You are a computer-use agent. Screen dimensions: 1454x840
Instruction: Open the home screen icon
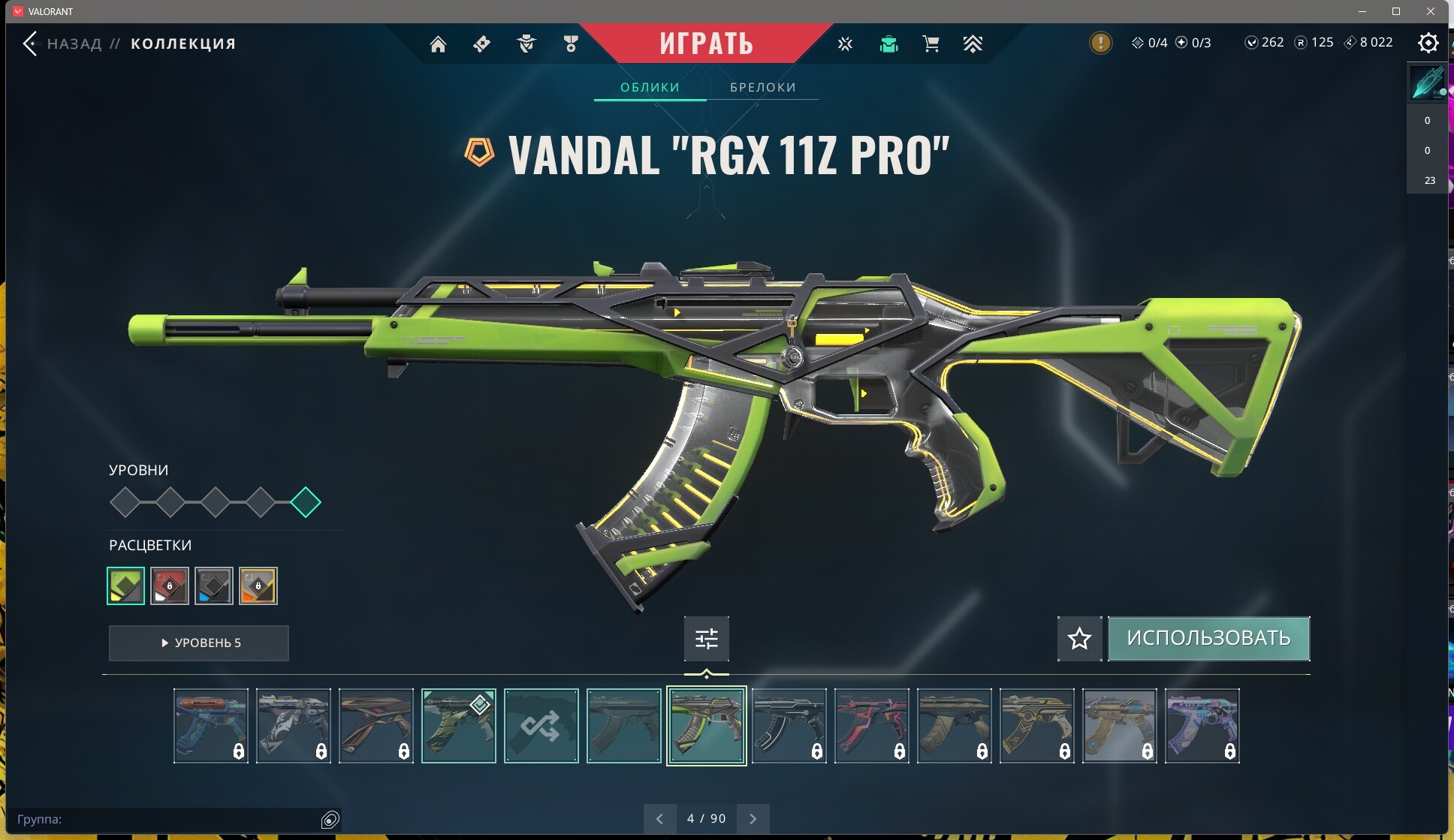tap(438, 44)
